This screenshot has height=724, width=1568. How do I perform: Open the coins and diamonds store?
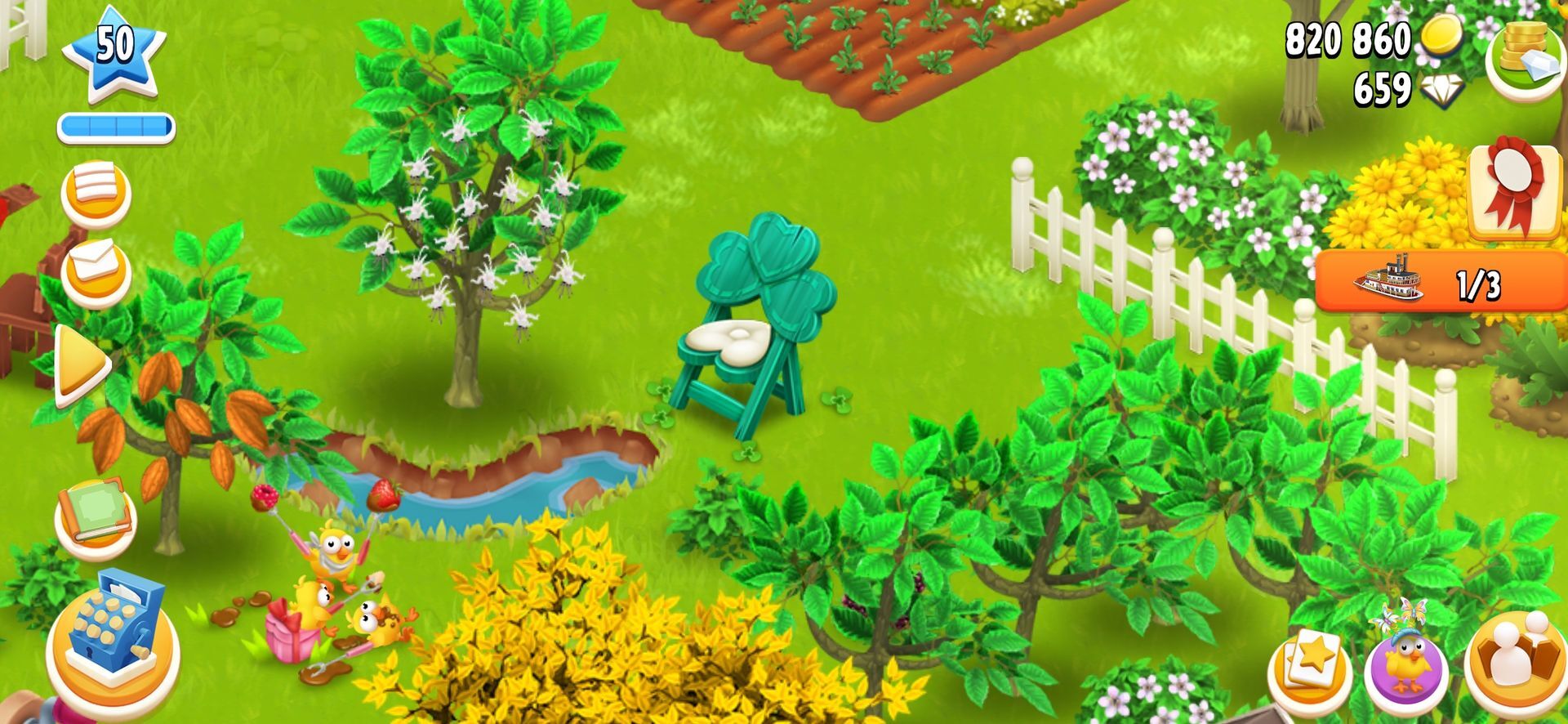tap(1524, 54)
